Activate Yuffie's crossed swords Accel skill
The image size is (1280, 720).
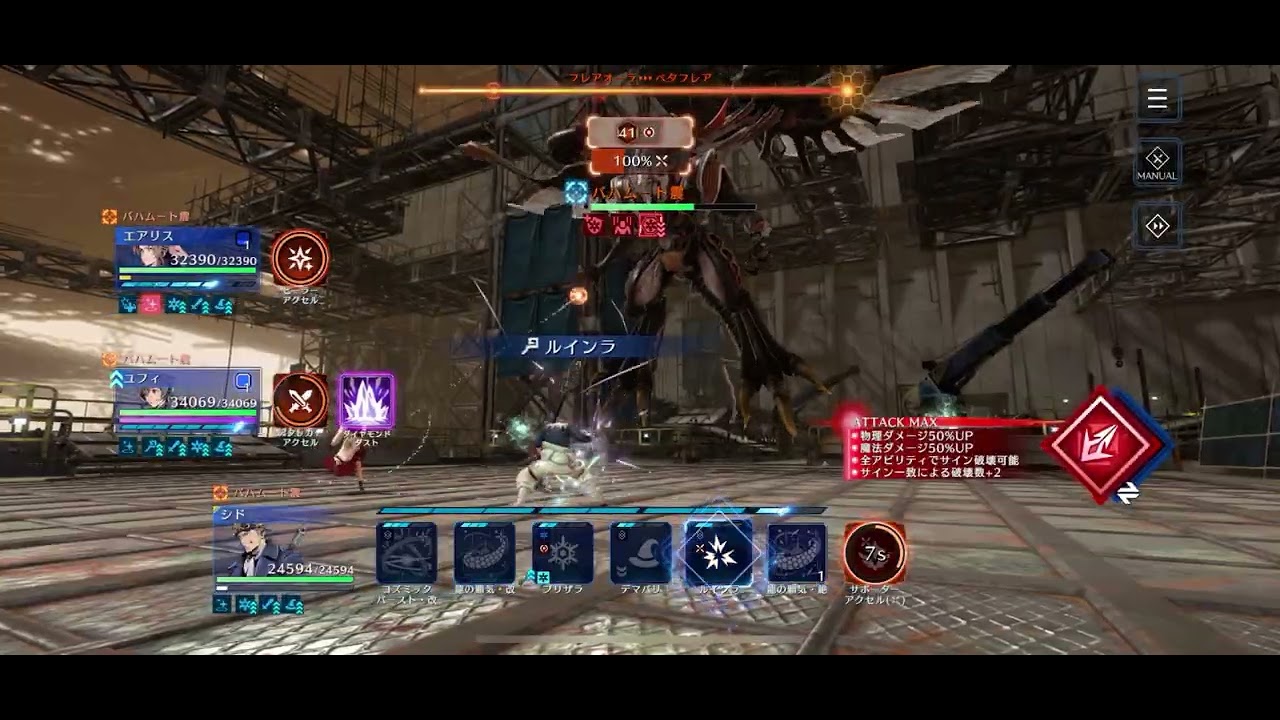tap(300, 400)
